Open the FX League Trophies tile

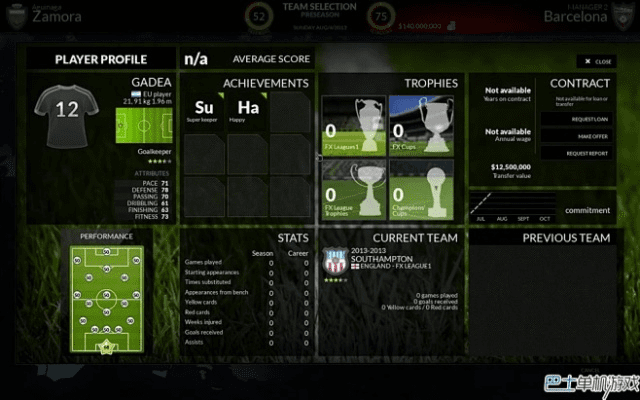pos(353,189)
